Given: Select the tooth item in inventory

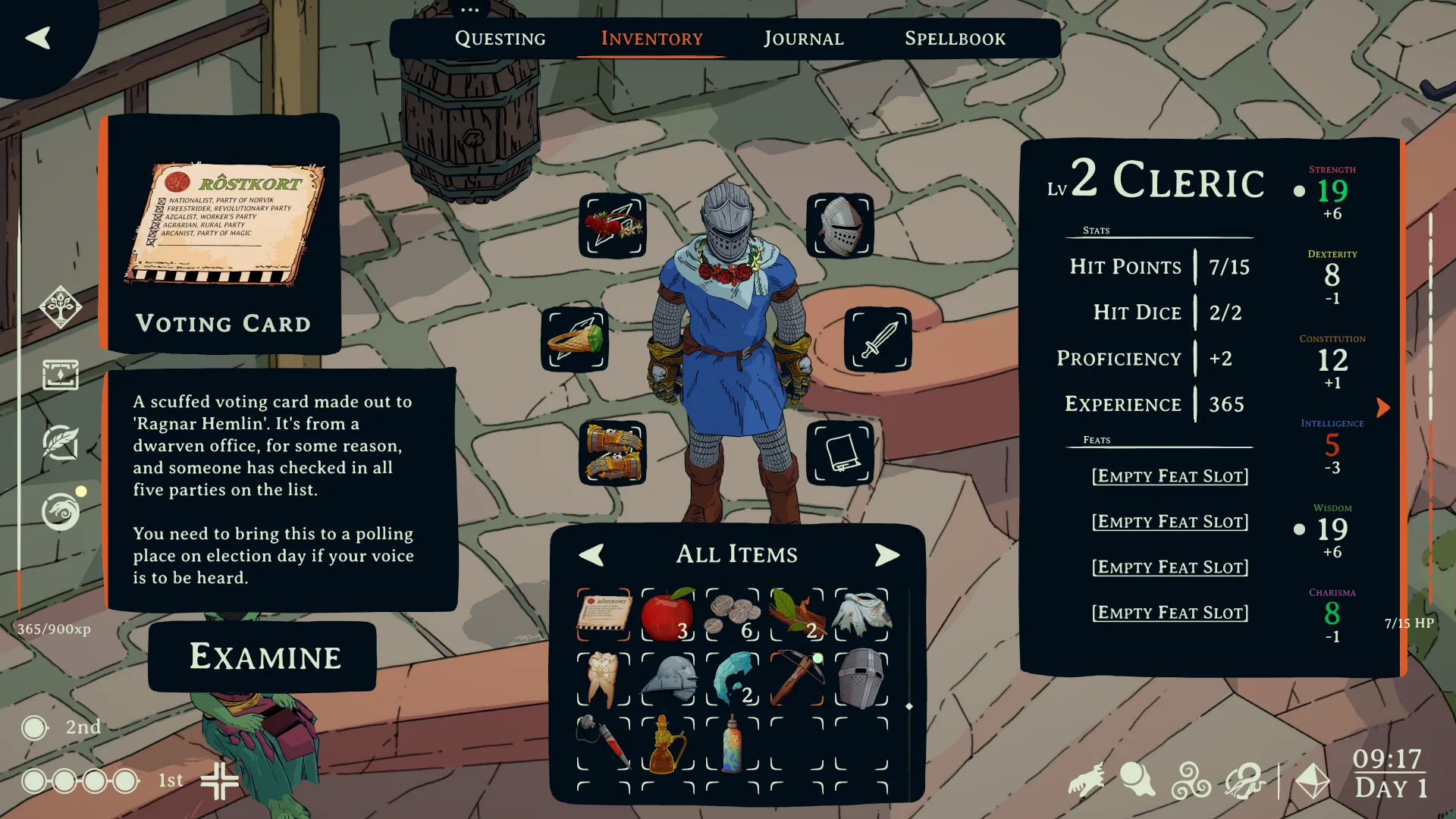Looking at the screenshot, I should (x=603, y=679).
